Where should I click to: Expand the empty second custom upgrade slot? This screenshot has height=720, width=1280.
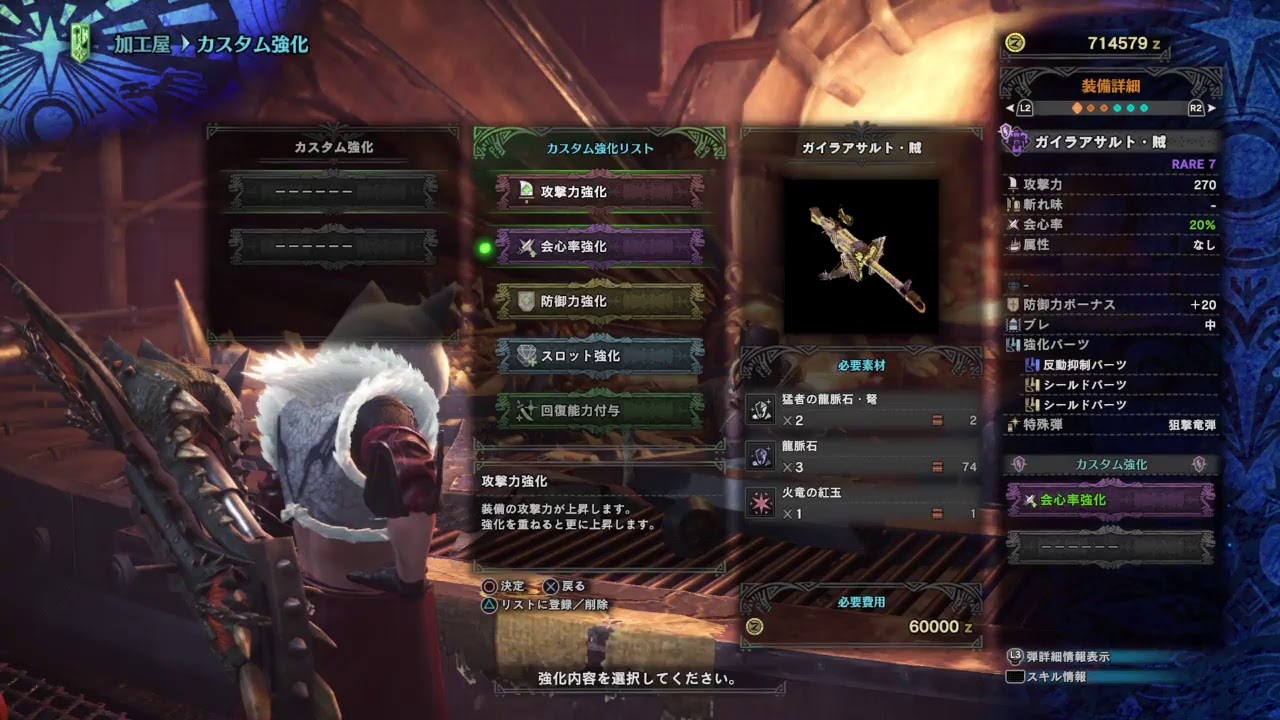point(1110,548)
